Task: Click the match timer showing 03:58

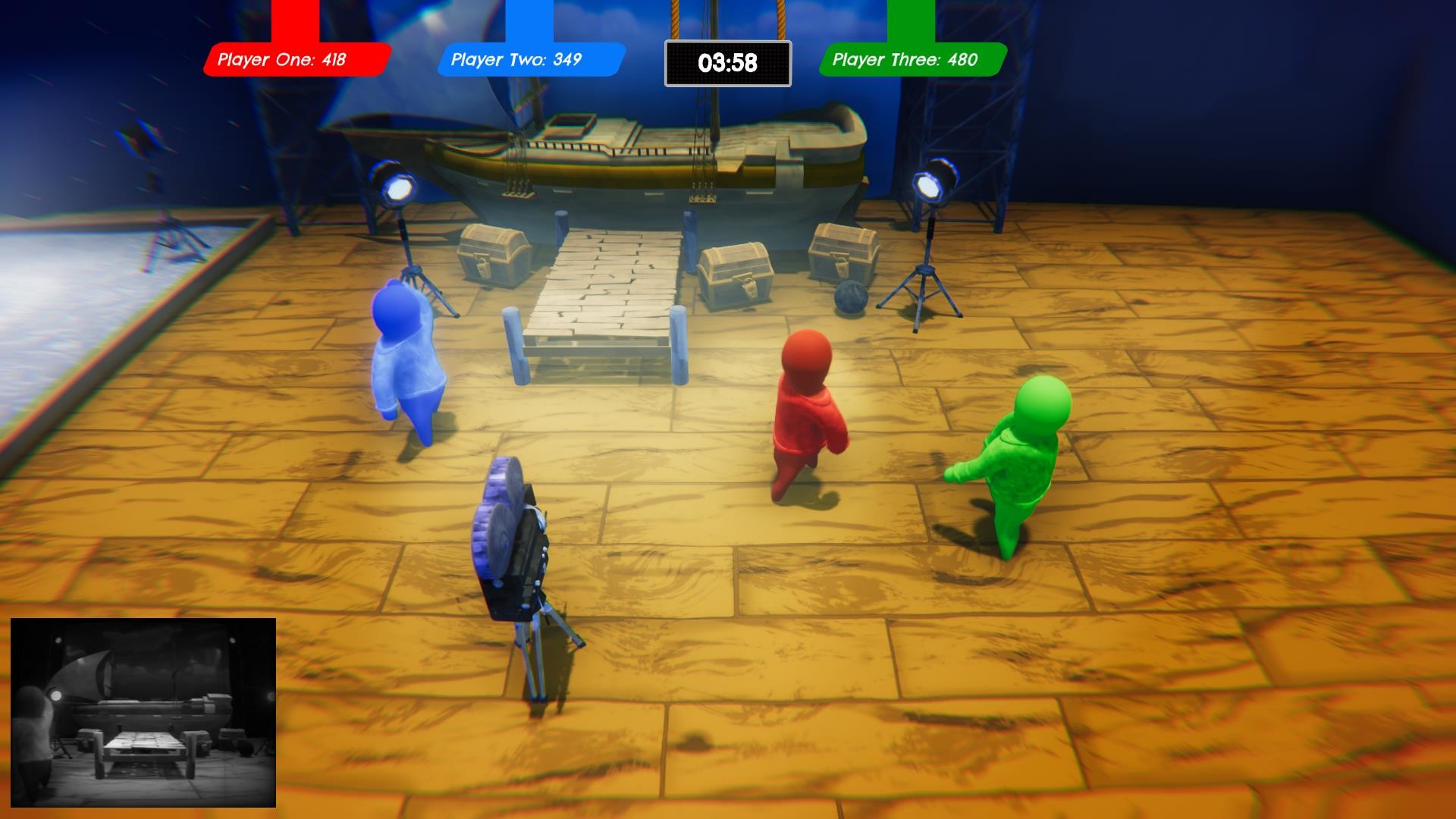Action: coord(726,64)
